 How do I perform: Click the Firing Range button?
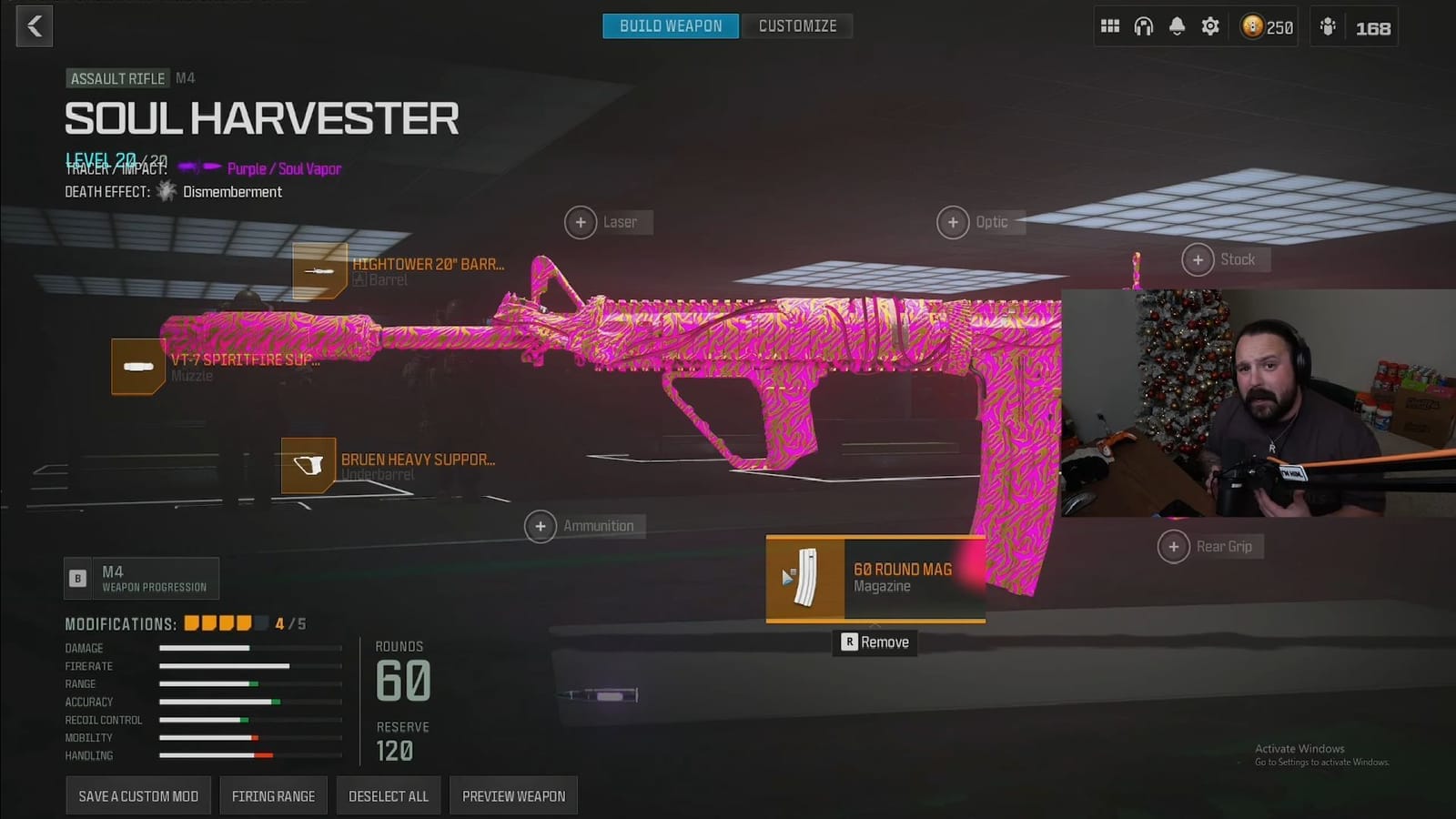pos(273,795)
